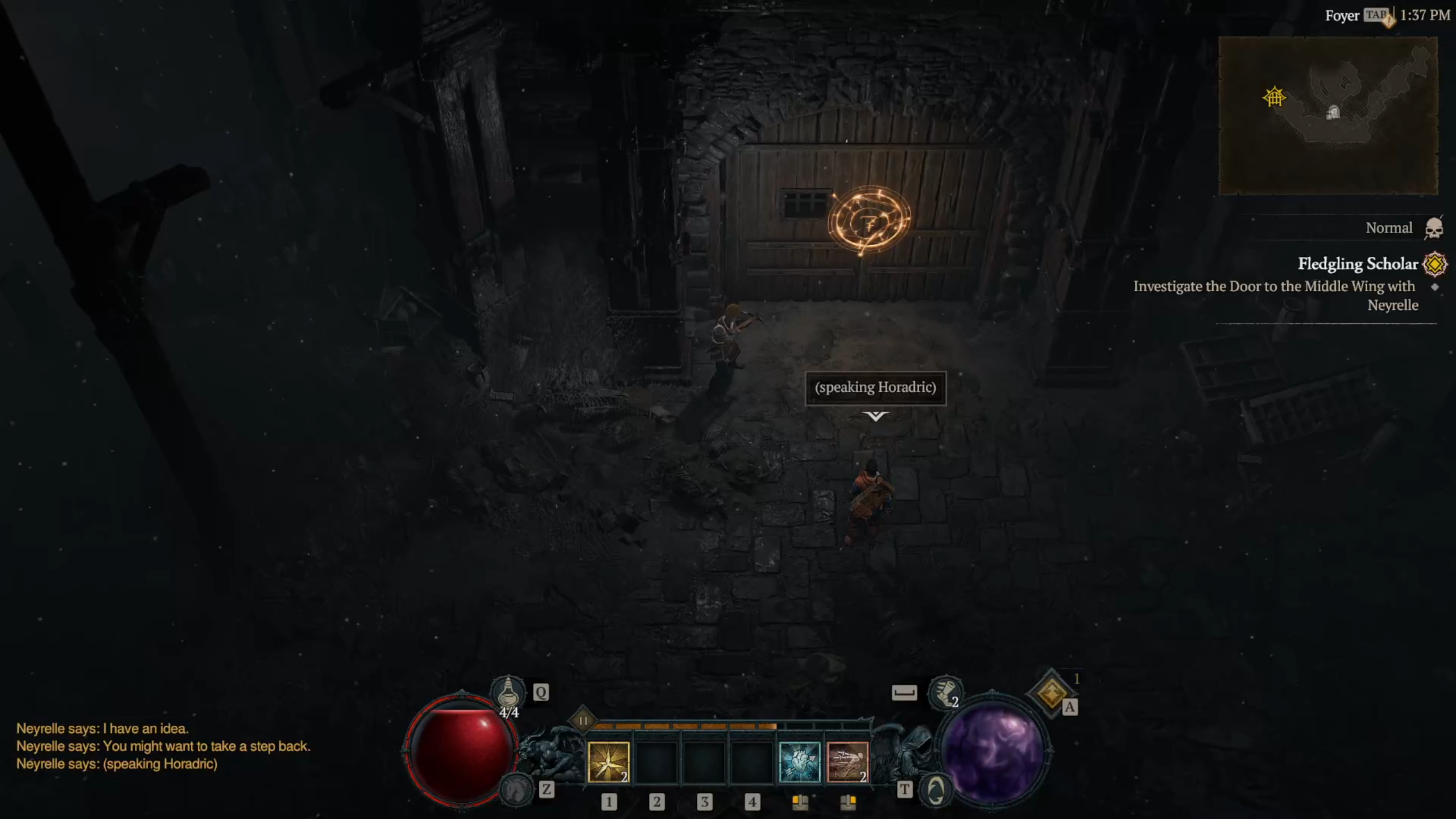Summon mount with the horse head icon
Viewport: 1456px width, 819px height.
(x=516, y=789)
